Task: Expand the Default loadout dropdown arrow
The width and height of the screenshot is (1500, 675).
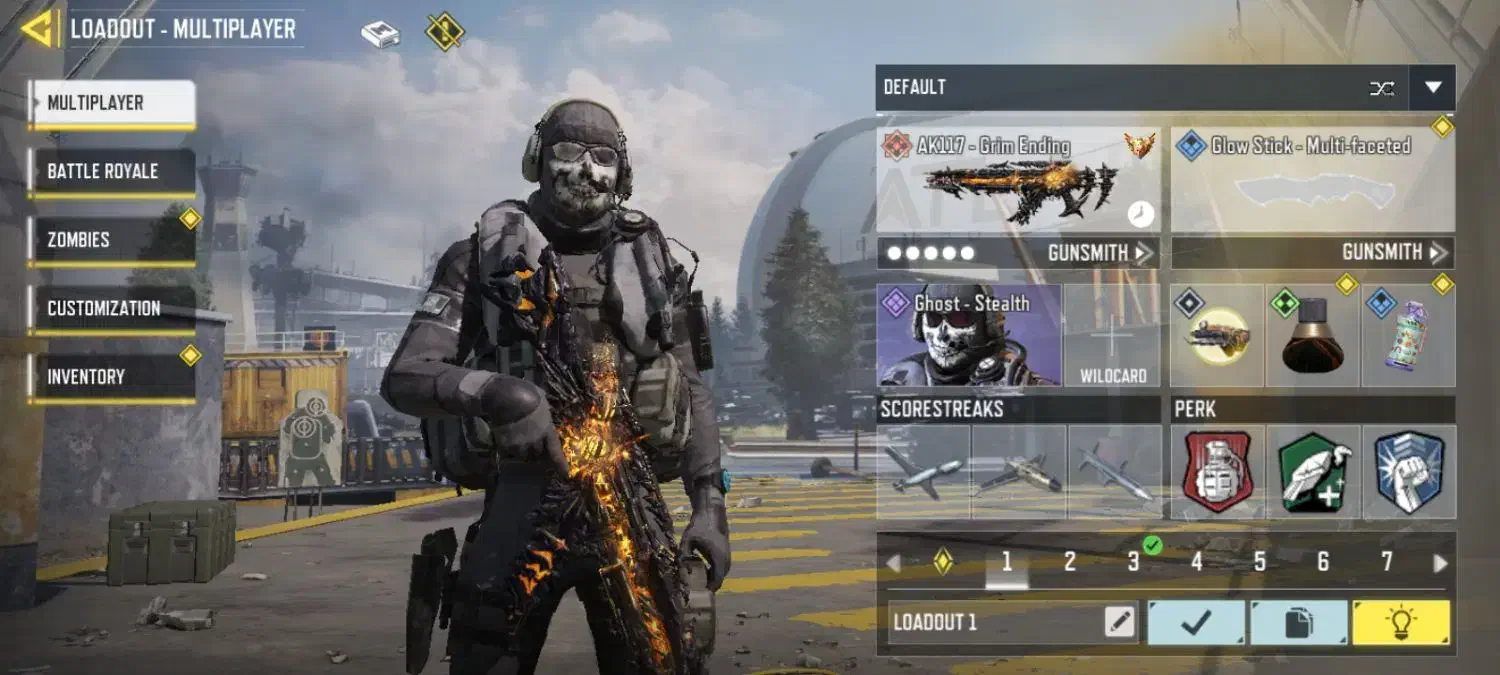Action: [x=1433, y=88]
